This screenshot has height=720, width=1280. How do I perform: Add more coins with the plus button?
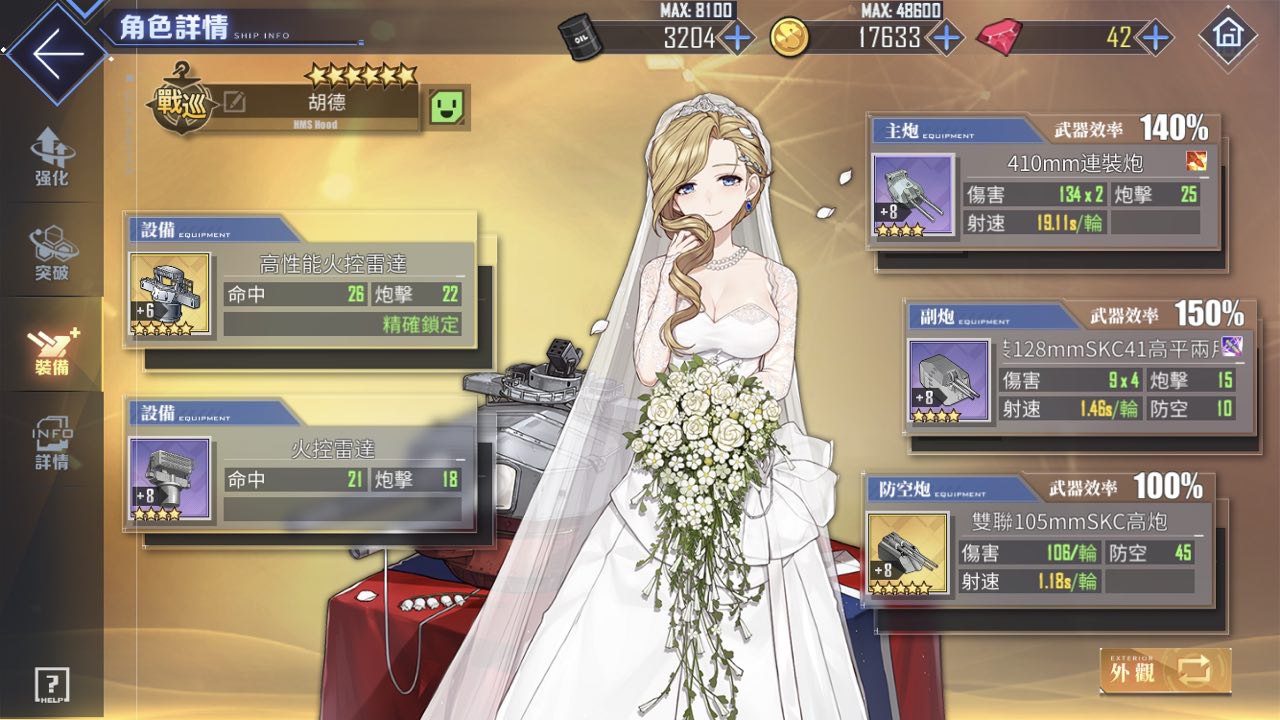[x=944, y=38]
